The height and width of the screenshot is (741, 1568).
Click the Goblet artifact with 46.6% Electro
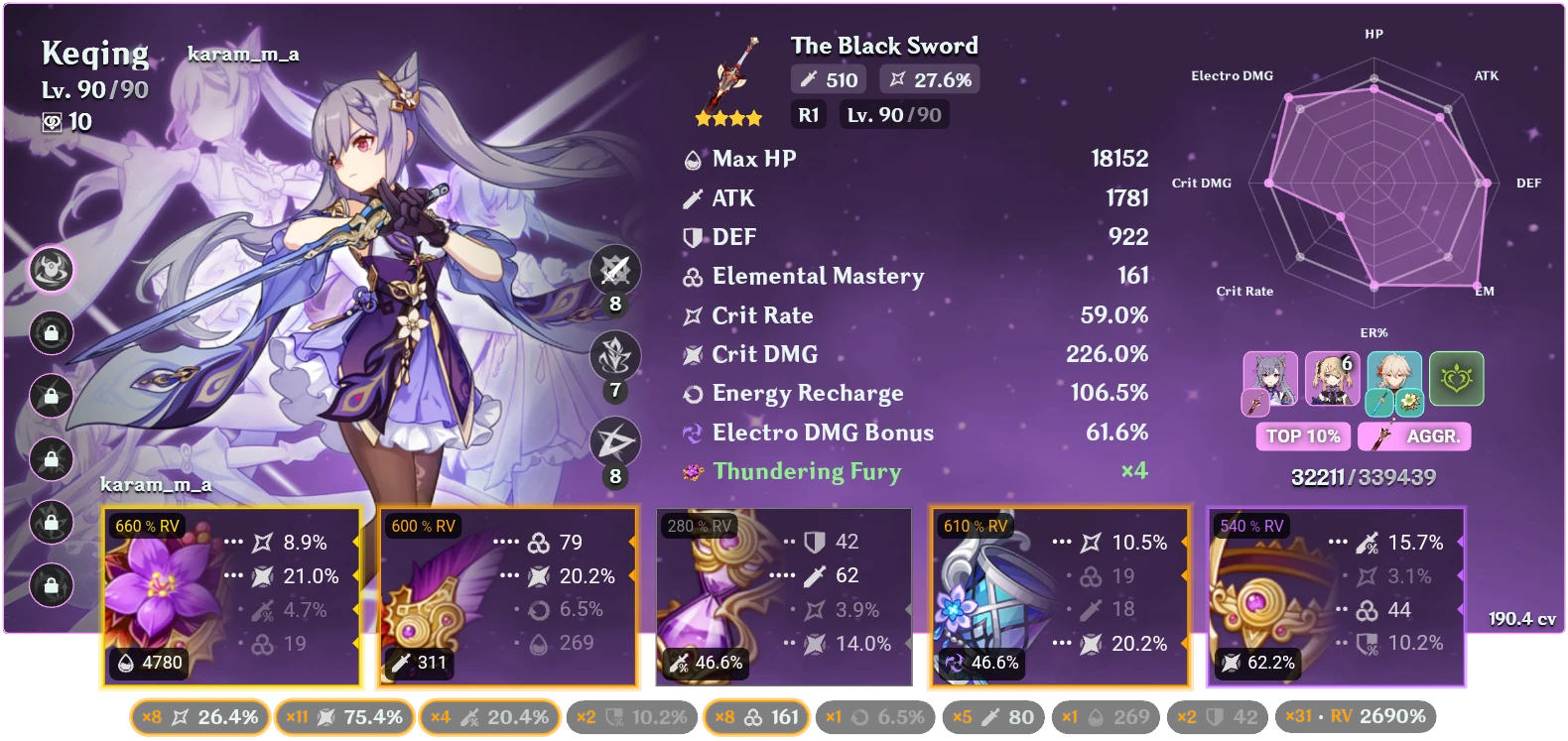[x=1058, y=595]
